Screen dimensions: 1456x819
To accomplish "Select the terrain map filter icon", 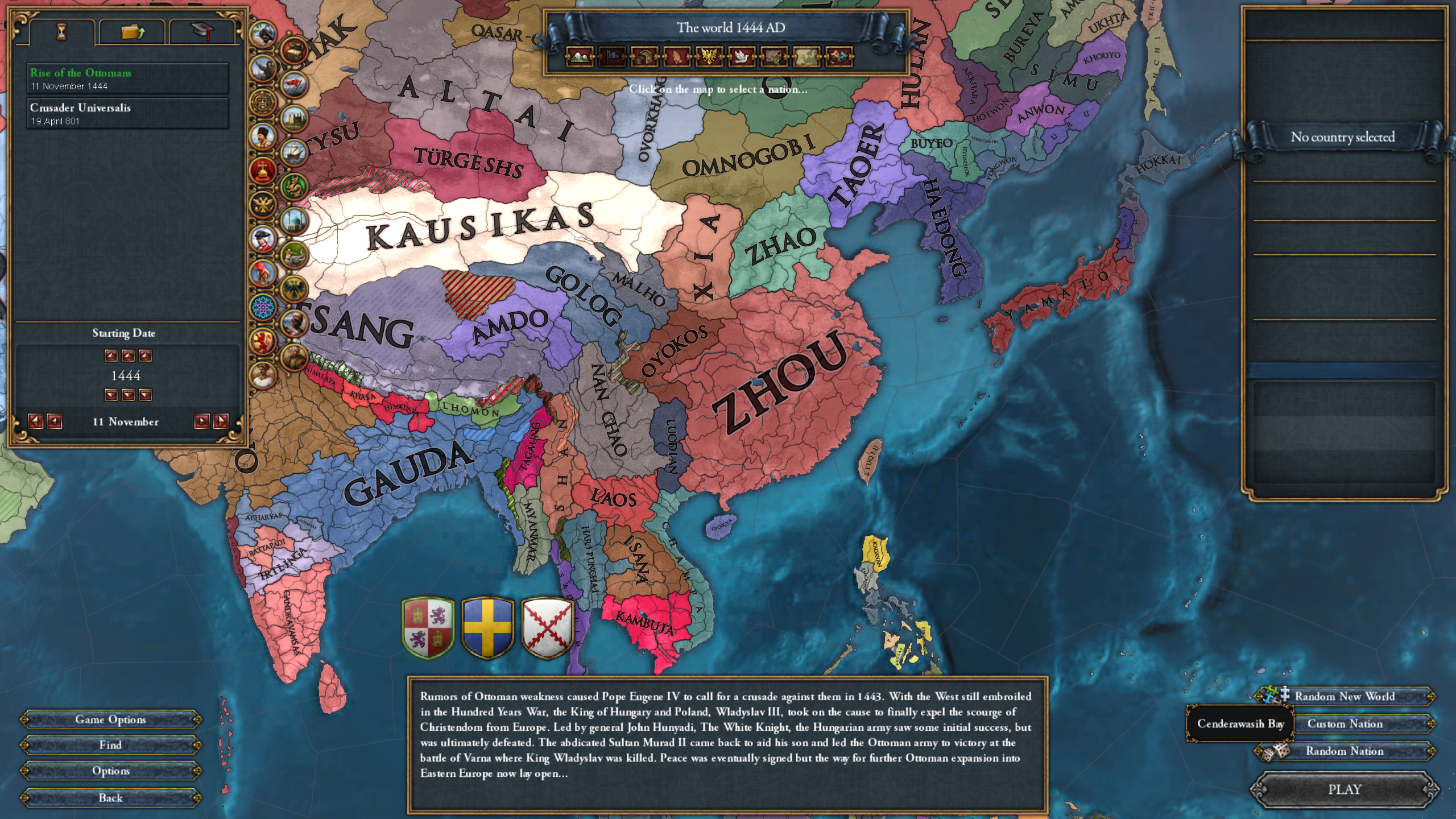I will pyautogui.click(x=578, y=57).
